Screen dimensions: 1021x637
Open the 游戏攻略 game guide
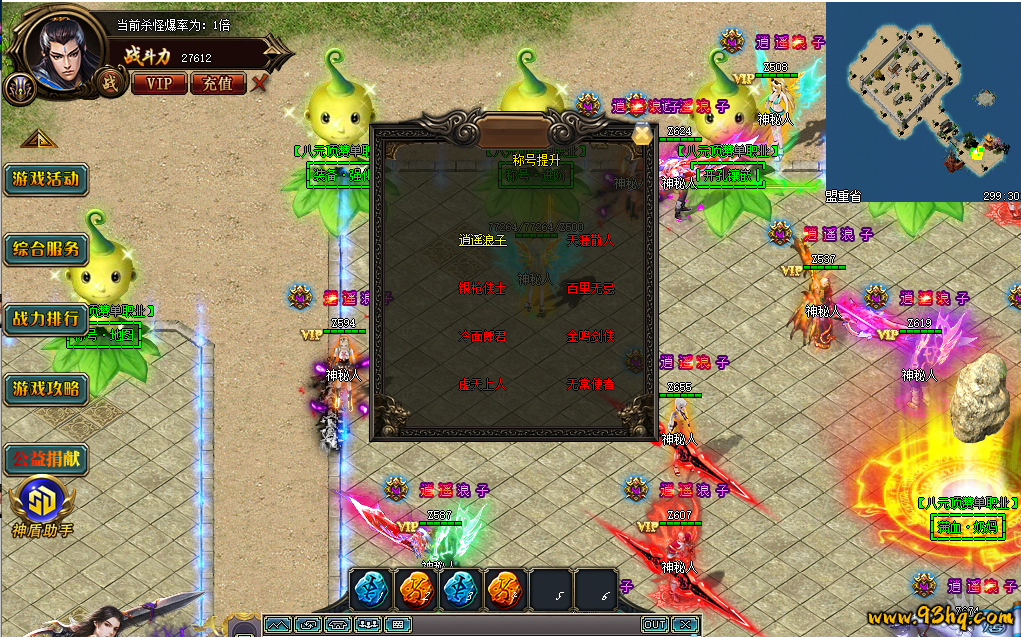(x=45, y=388)
